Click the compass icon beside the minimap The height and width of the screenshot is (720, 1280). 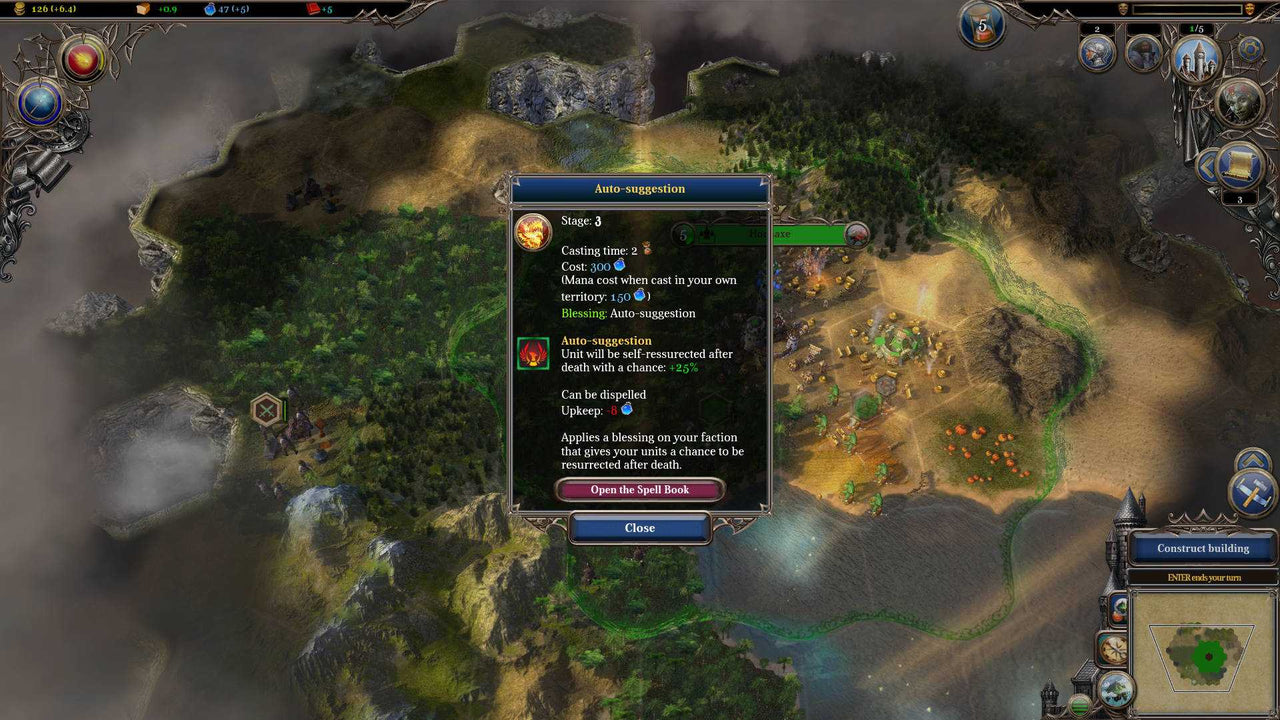(1113, 648)
